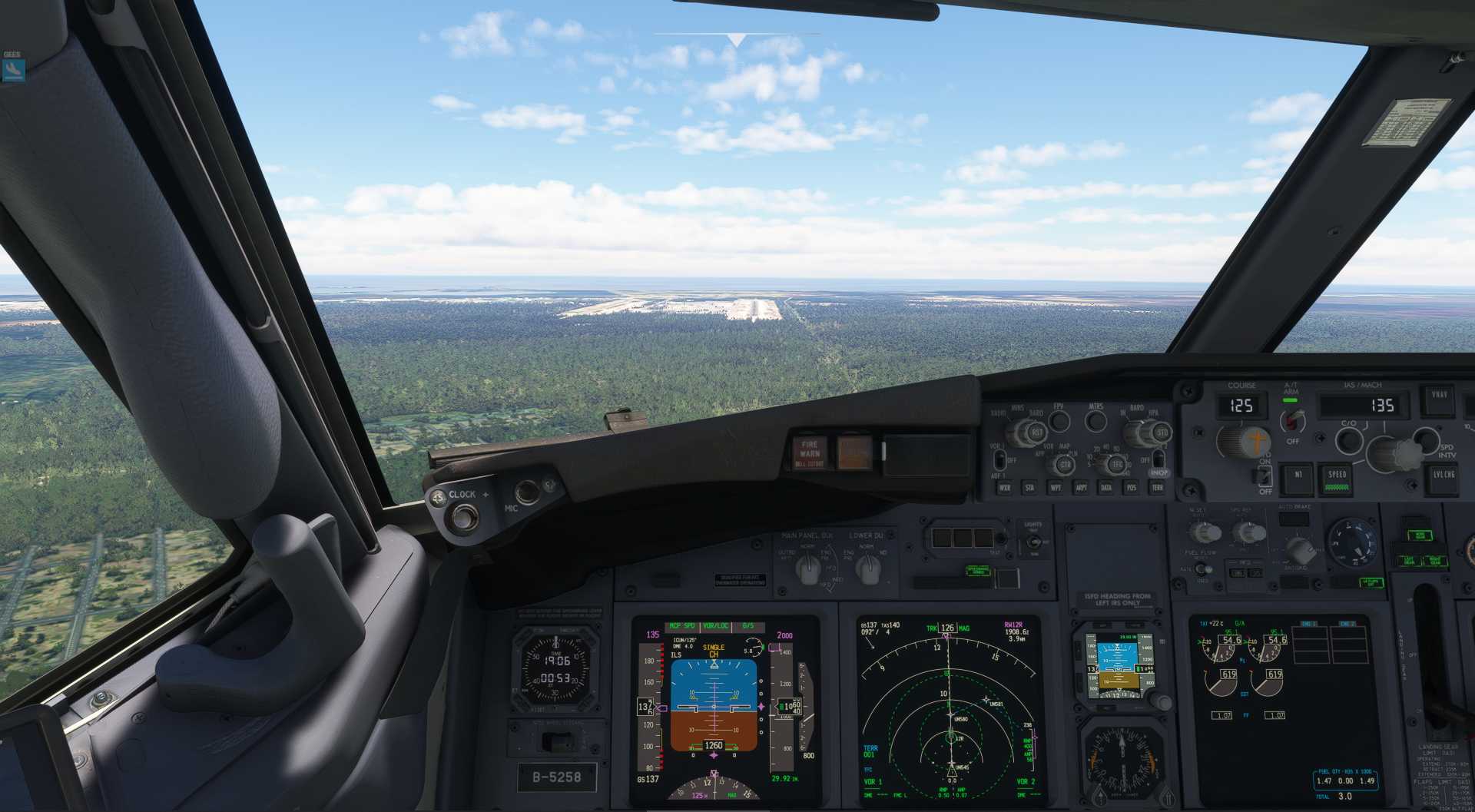
Task: Toggle the WPT waypoints button
Action: [x=1056, y=488]
